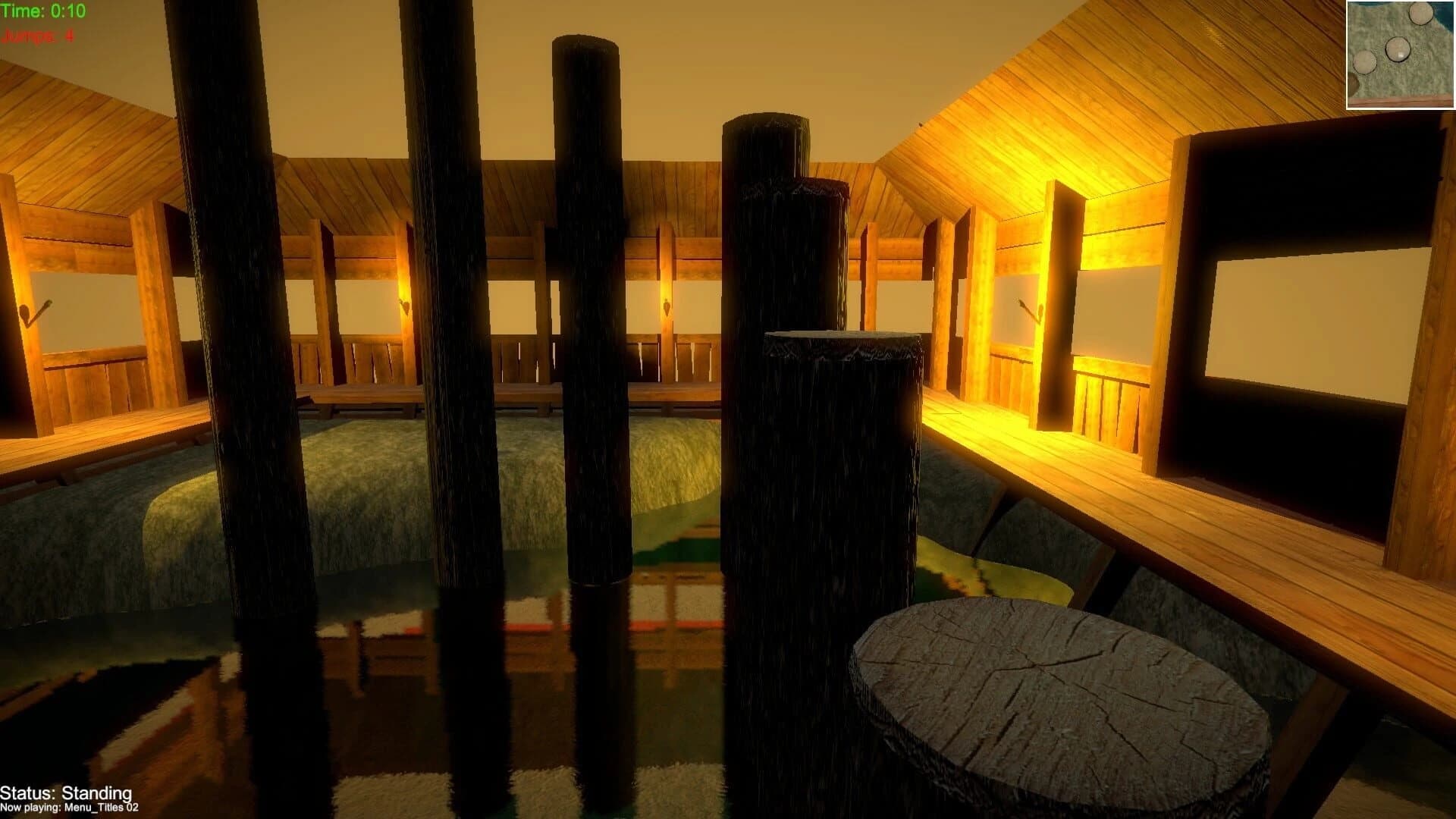Click the leftmost stone circle on the minimap

[1365, 62]
